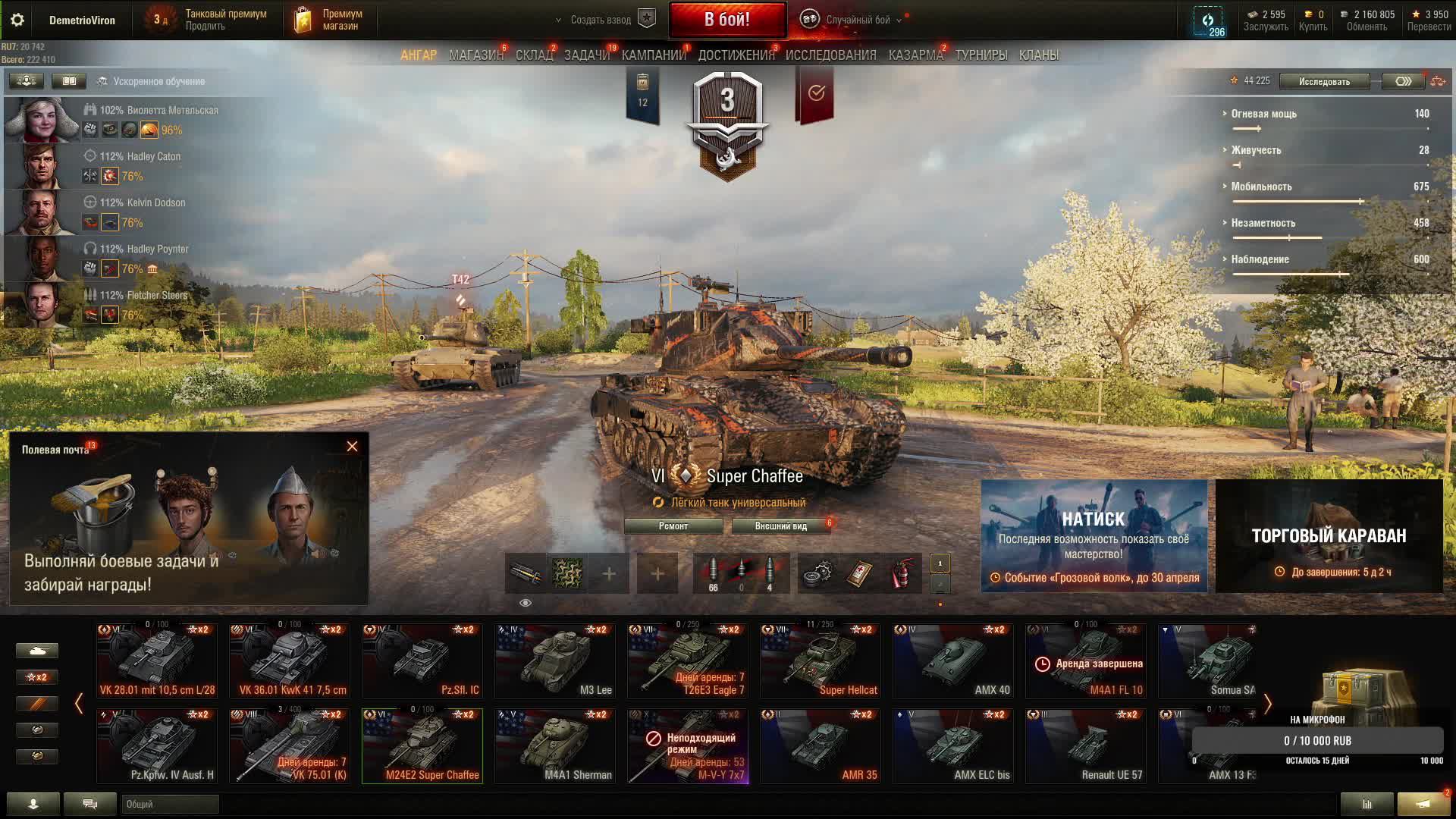Close the Полевая почта panel
This screenshot has height=819, width=1456.
click(x=352, y=447)
